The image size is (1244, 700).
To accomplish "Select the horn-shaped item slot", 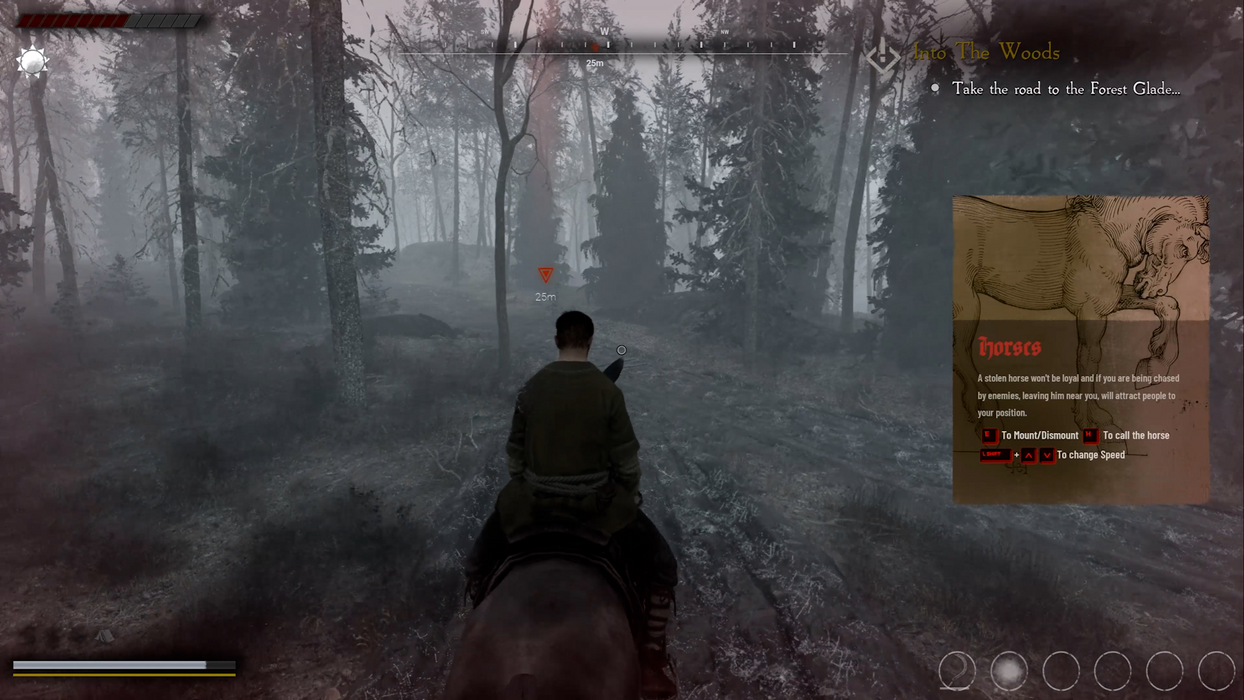I will 957,671.
